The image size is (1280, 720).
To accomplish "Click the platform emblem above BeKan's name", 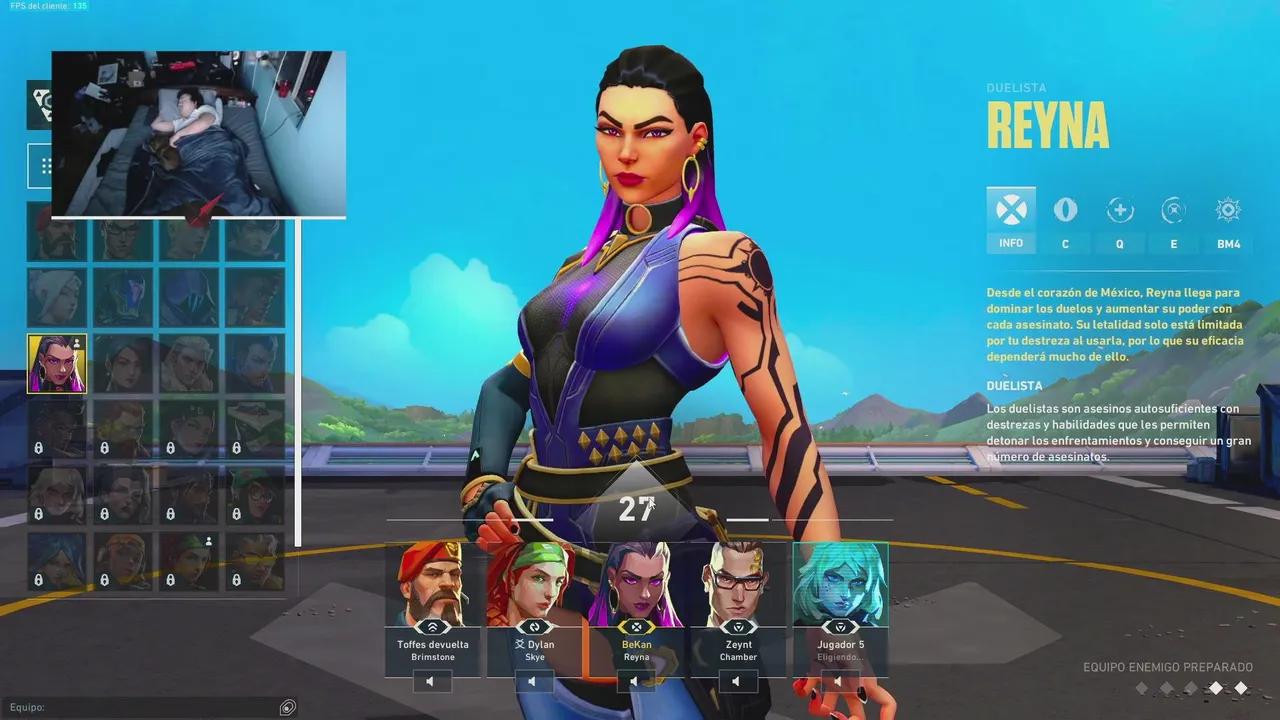I will (637, 628).
